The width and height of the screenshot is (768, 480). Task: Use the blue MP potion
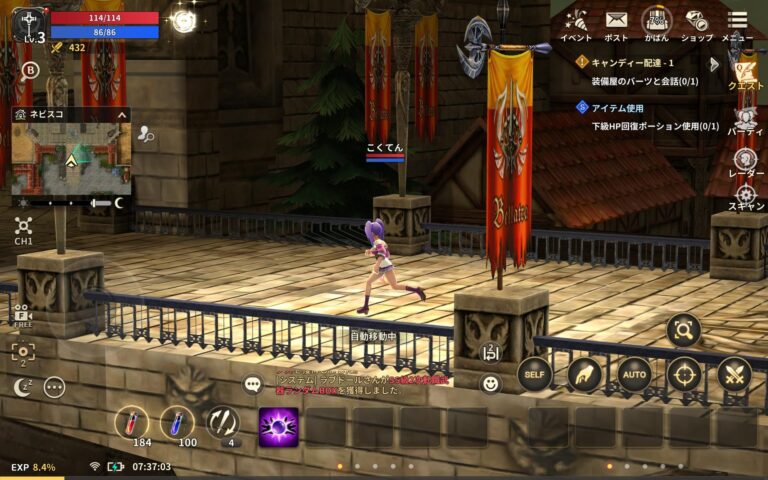(177, 422)
